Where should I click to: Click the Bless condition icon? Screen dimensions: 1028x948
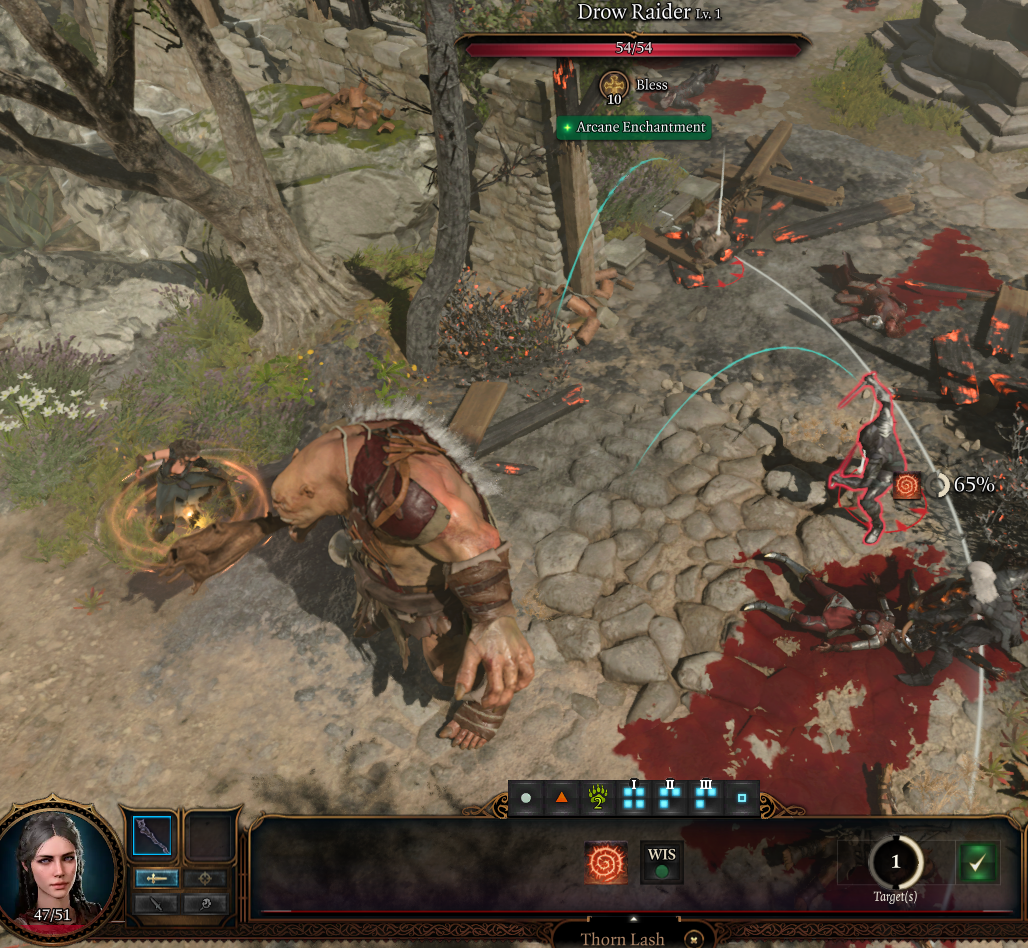[612, 87]
